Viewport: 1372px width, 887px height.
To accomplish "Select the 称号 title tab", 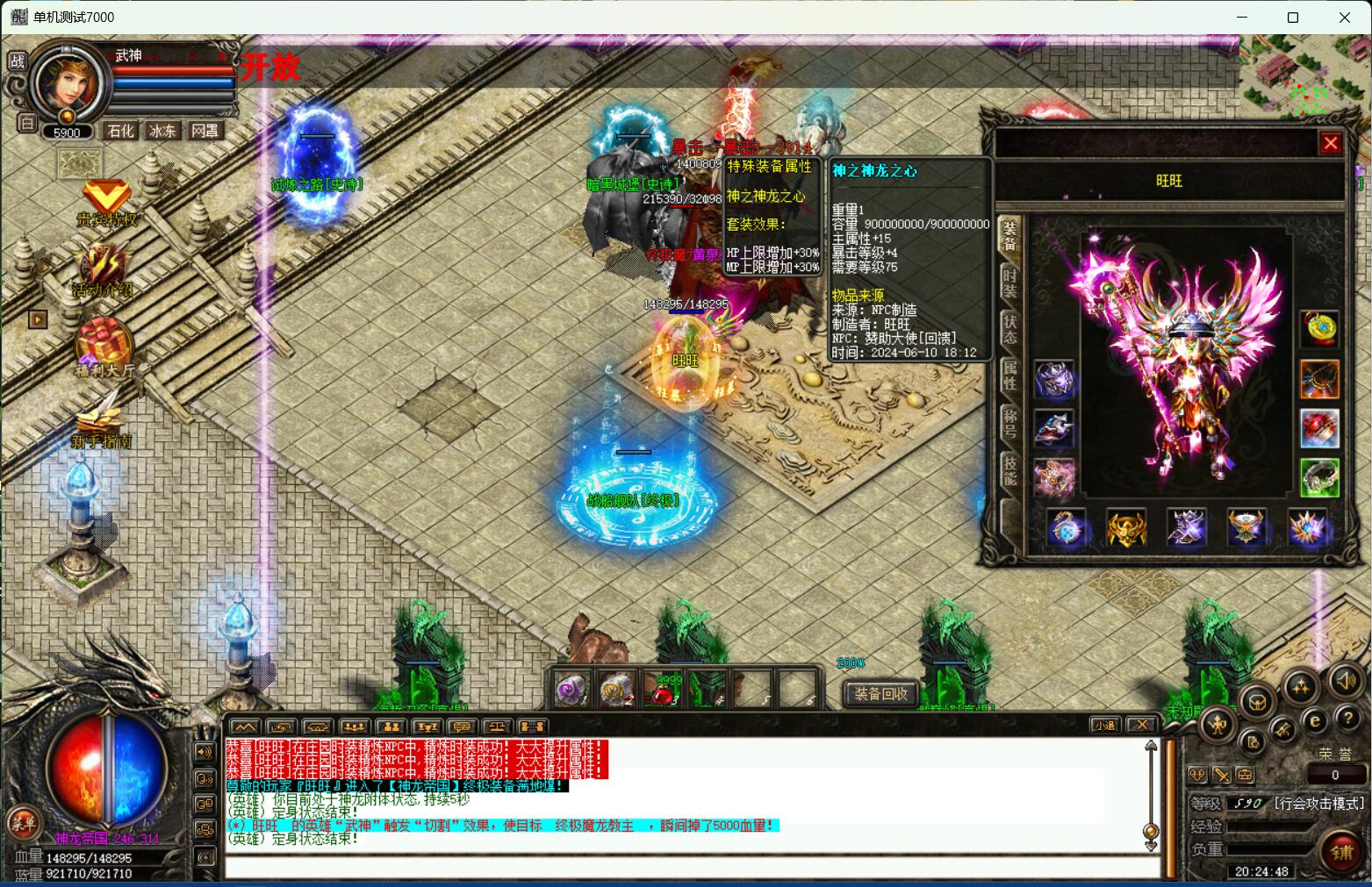I will [x=1010, y=423].
